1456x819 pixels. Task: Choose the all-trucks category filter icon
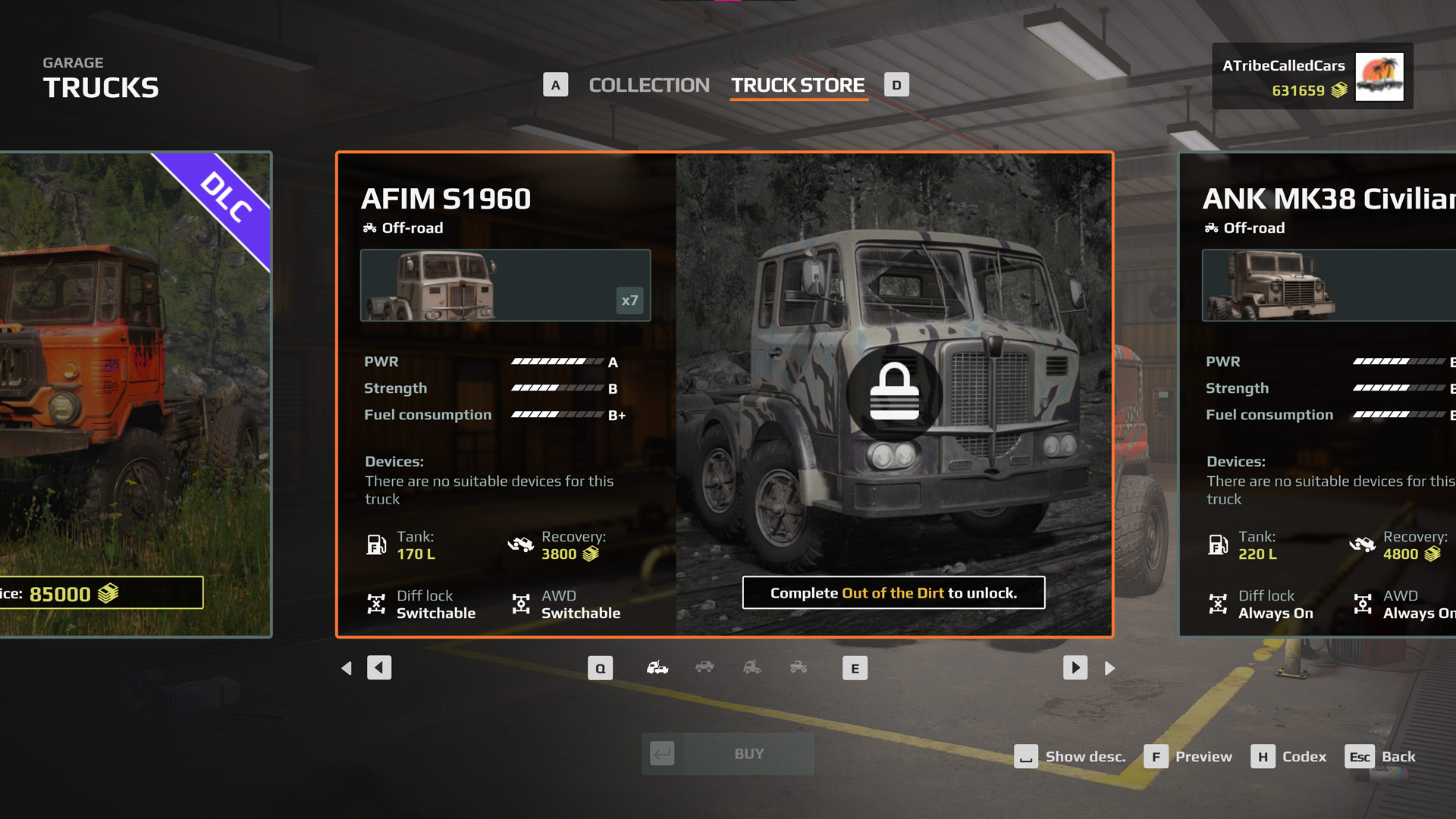tap(657, 668)
